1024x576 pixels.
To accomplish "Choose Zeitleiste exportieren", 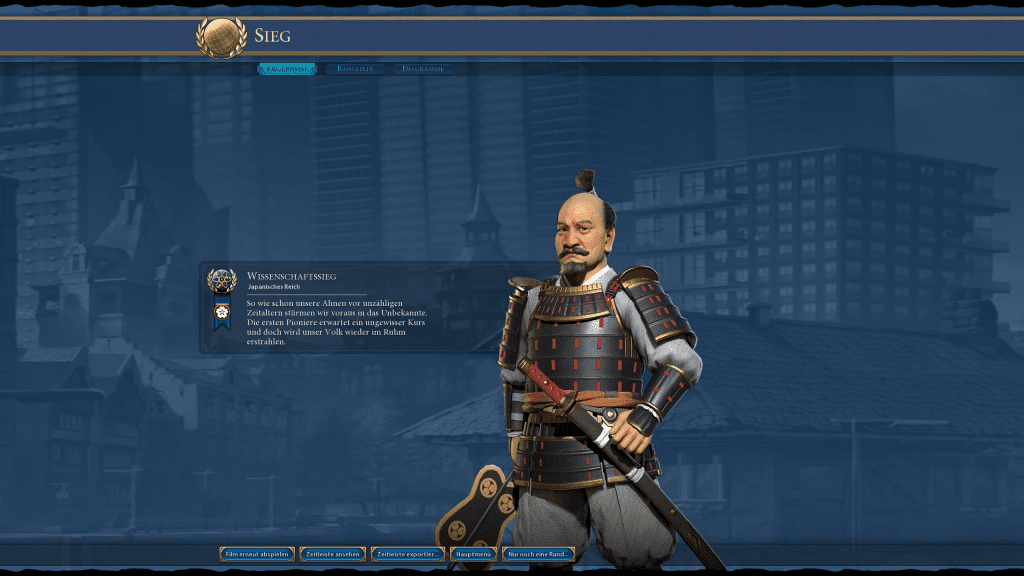I will click(x=408, y=554).
